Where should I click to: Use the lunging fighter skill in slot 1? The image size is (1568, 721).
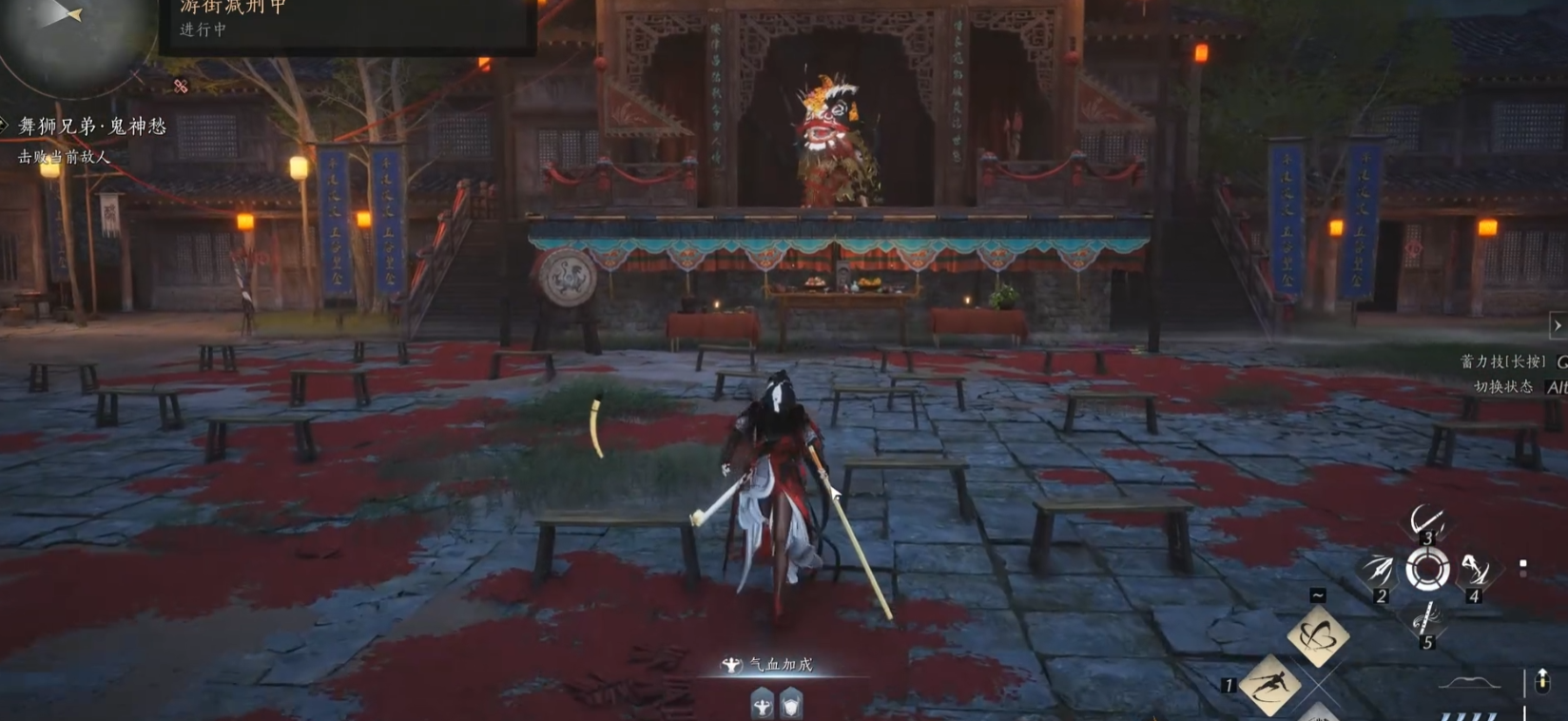(1270, 684)
